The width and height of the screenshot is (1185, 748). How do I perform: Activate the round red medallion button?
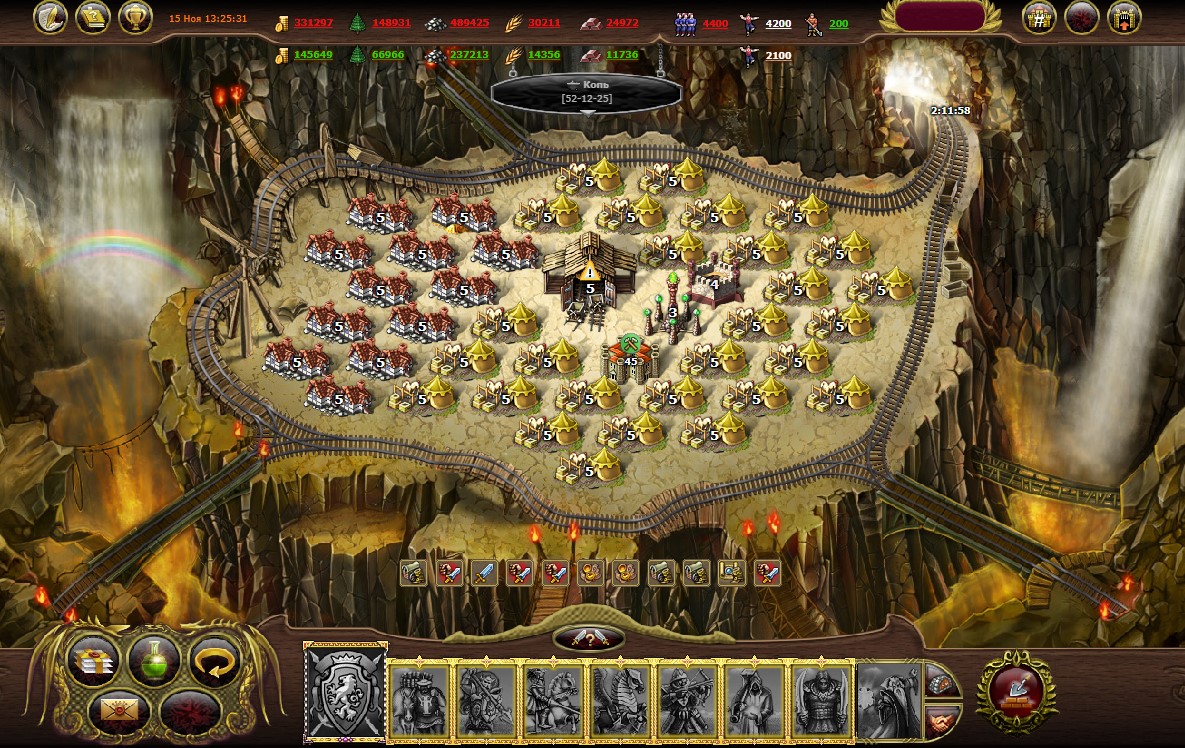1015,690
